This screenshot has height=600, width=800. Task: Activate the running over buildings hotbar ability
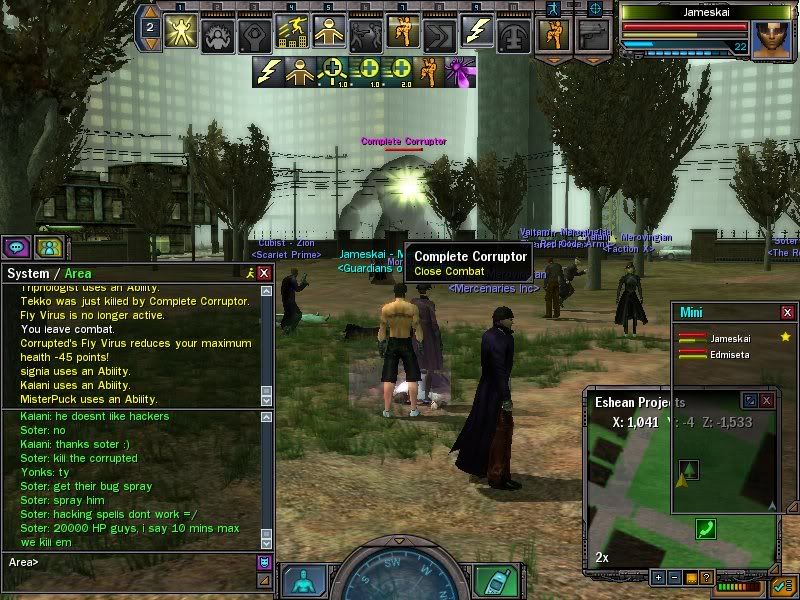coord(292,34)
